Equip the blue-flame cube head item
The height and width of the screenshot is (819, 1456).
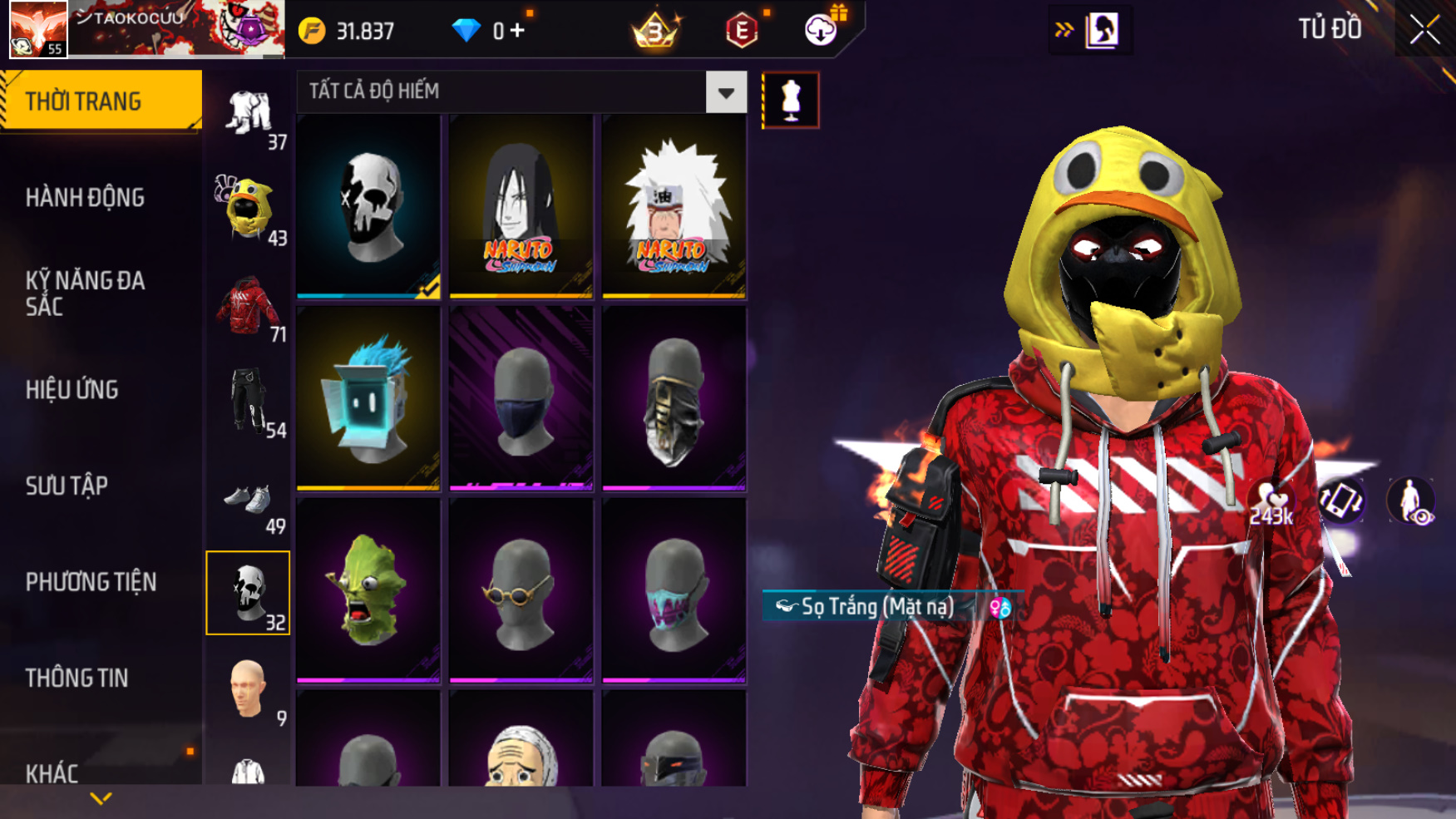368,398
